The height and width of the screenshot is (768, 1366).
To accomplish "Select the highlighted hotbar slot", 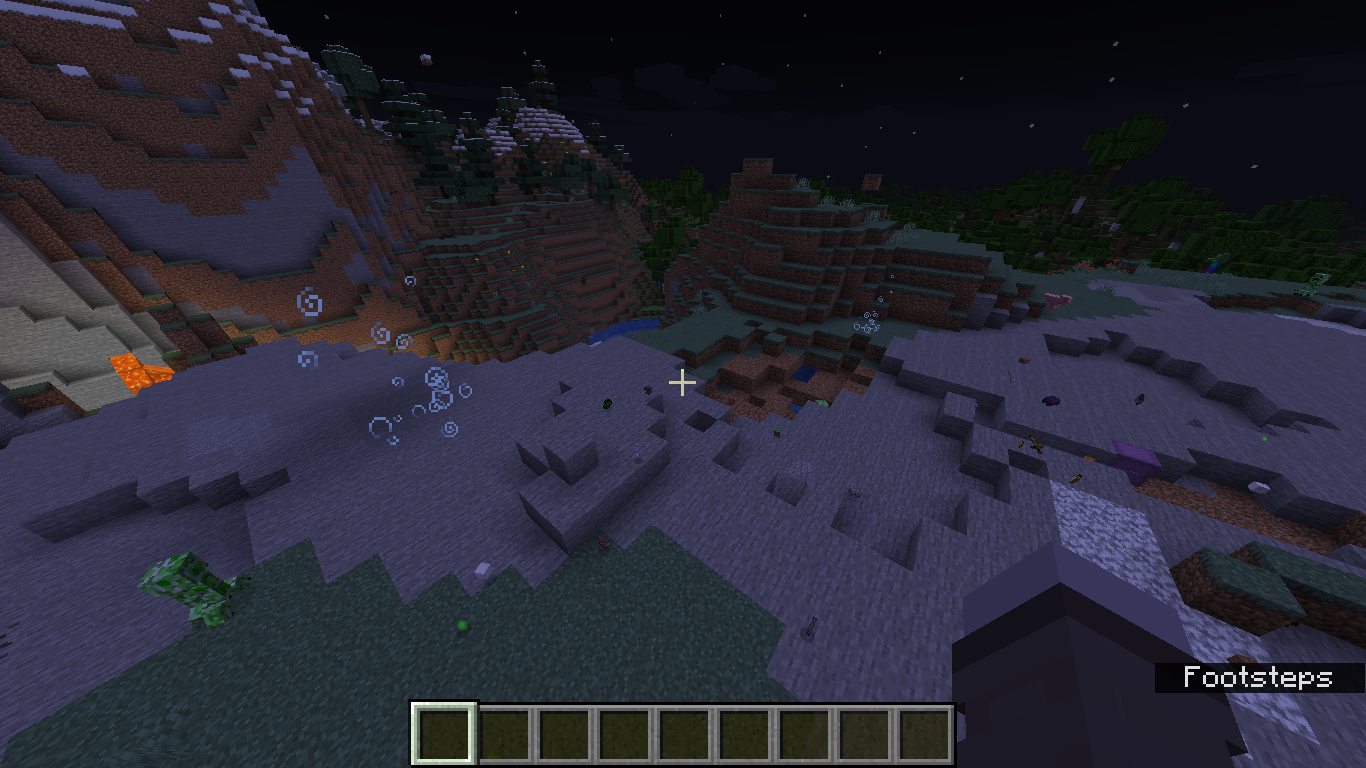I will tap(445, 734).
